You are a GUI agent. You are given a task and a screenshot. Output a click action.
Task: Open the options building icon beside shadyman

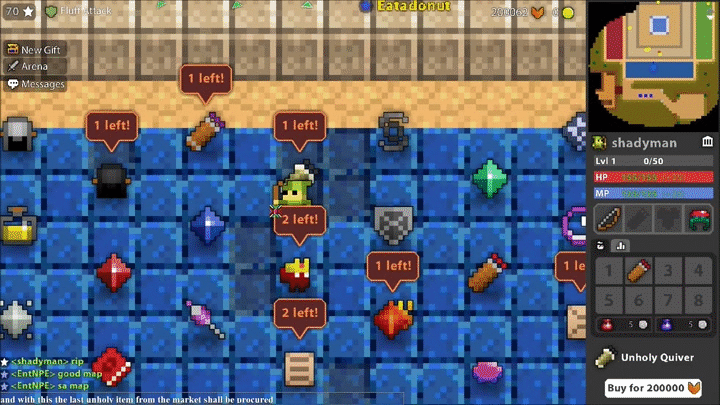(708, 143)
